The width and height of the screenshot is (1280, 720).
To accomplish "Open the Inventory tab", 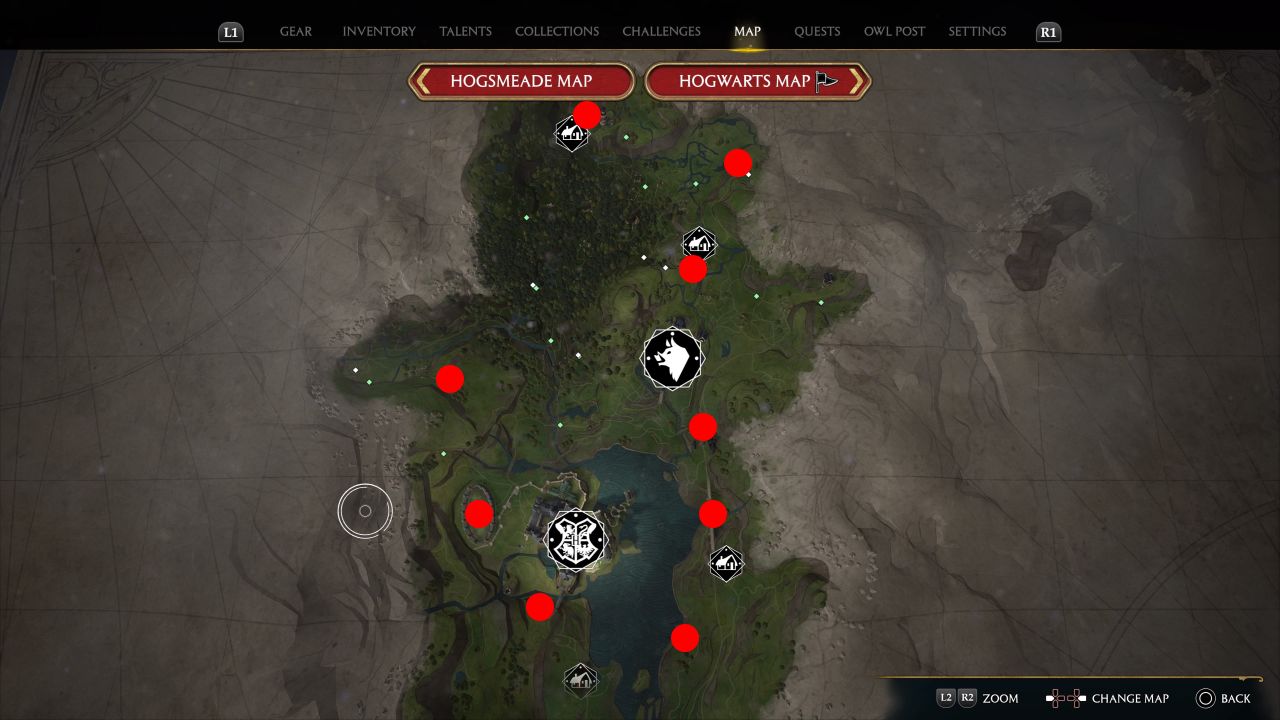I will pyautogui.click(x=379, y=31).
